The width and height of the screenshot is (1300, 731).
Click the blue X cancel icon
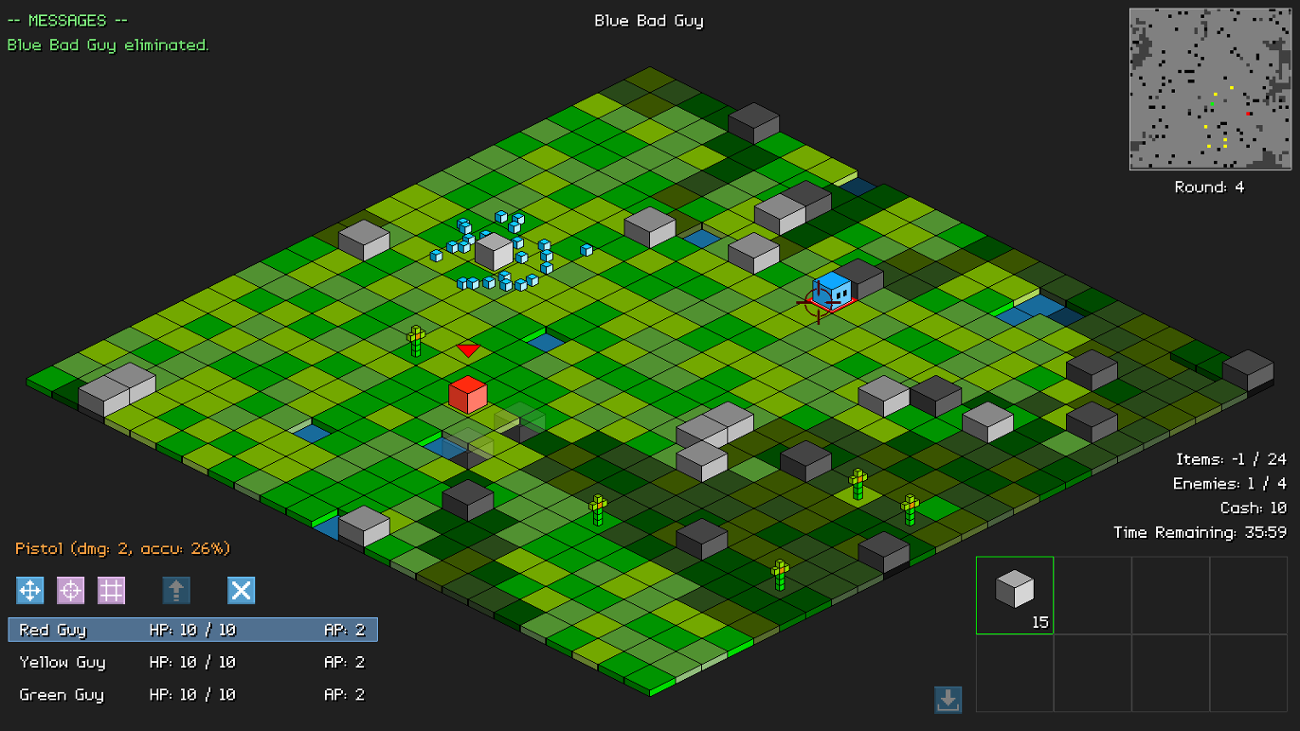[x=240, y=590]
